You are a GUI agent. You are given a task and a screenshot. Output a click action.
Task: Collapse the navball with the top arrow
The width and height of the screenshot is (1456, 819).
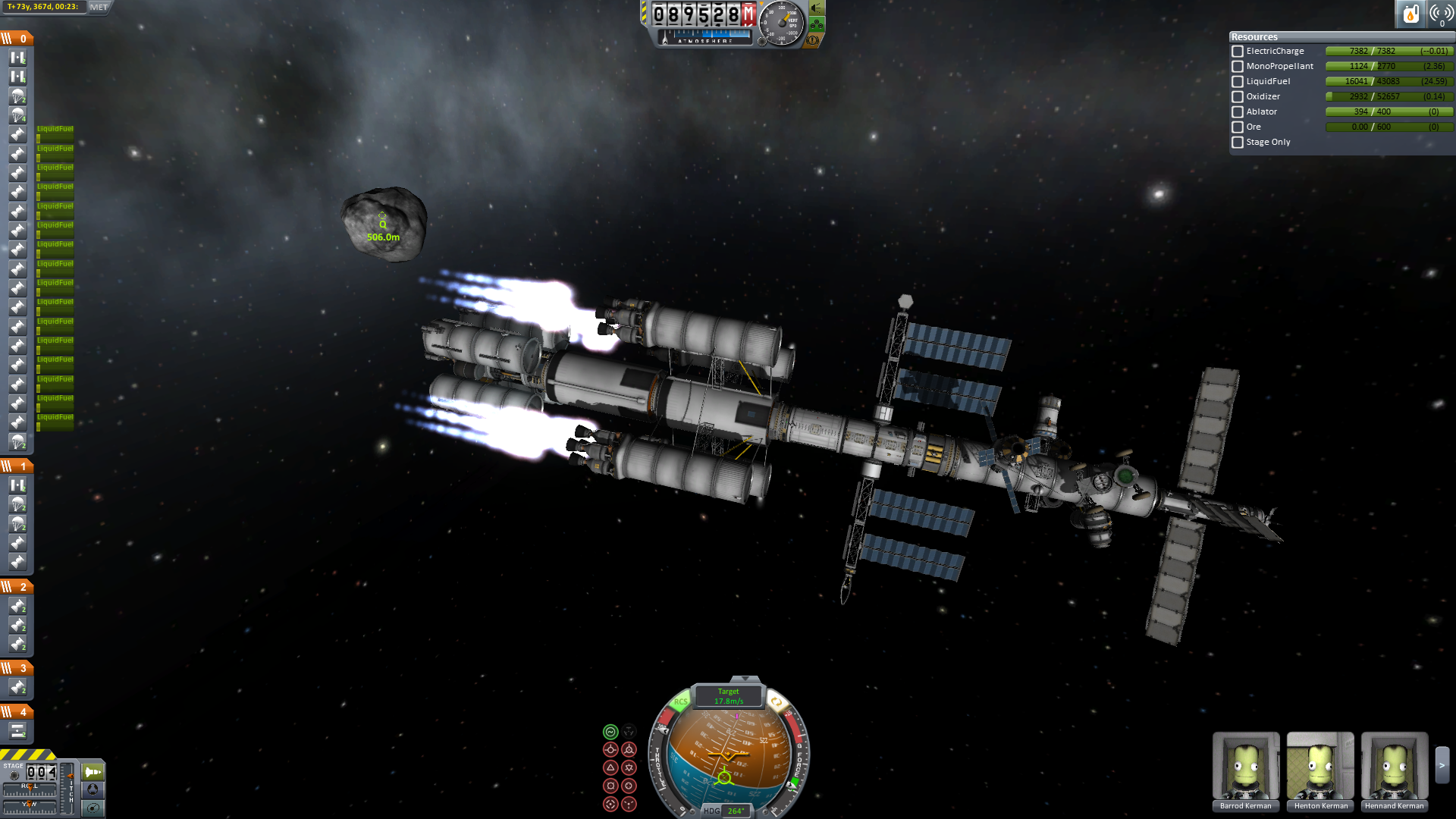tap(745, 679)
